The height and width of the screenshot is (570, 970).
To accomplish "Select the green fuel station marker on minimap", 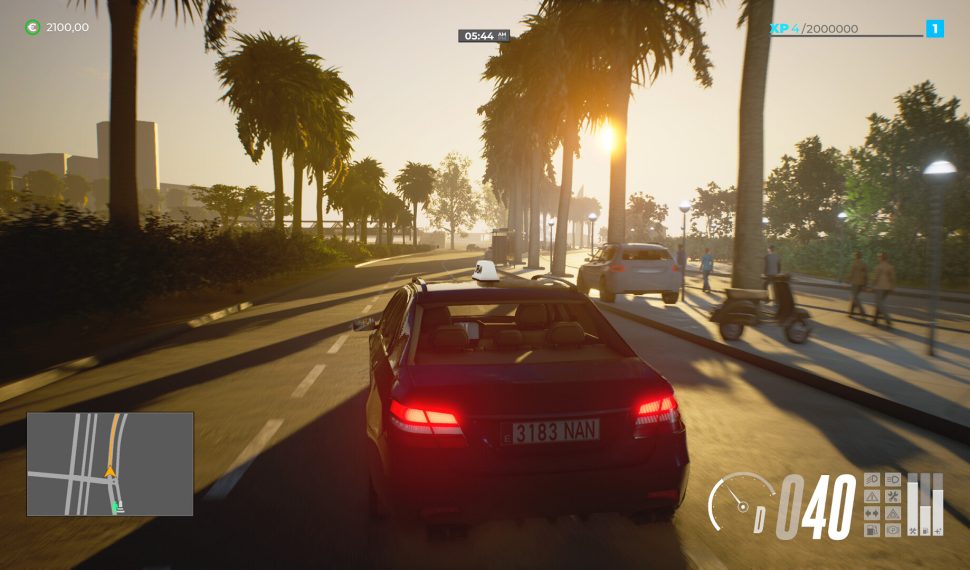I will [x=118, y=508].
